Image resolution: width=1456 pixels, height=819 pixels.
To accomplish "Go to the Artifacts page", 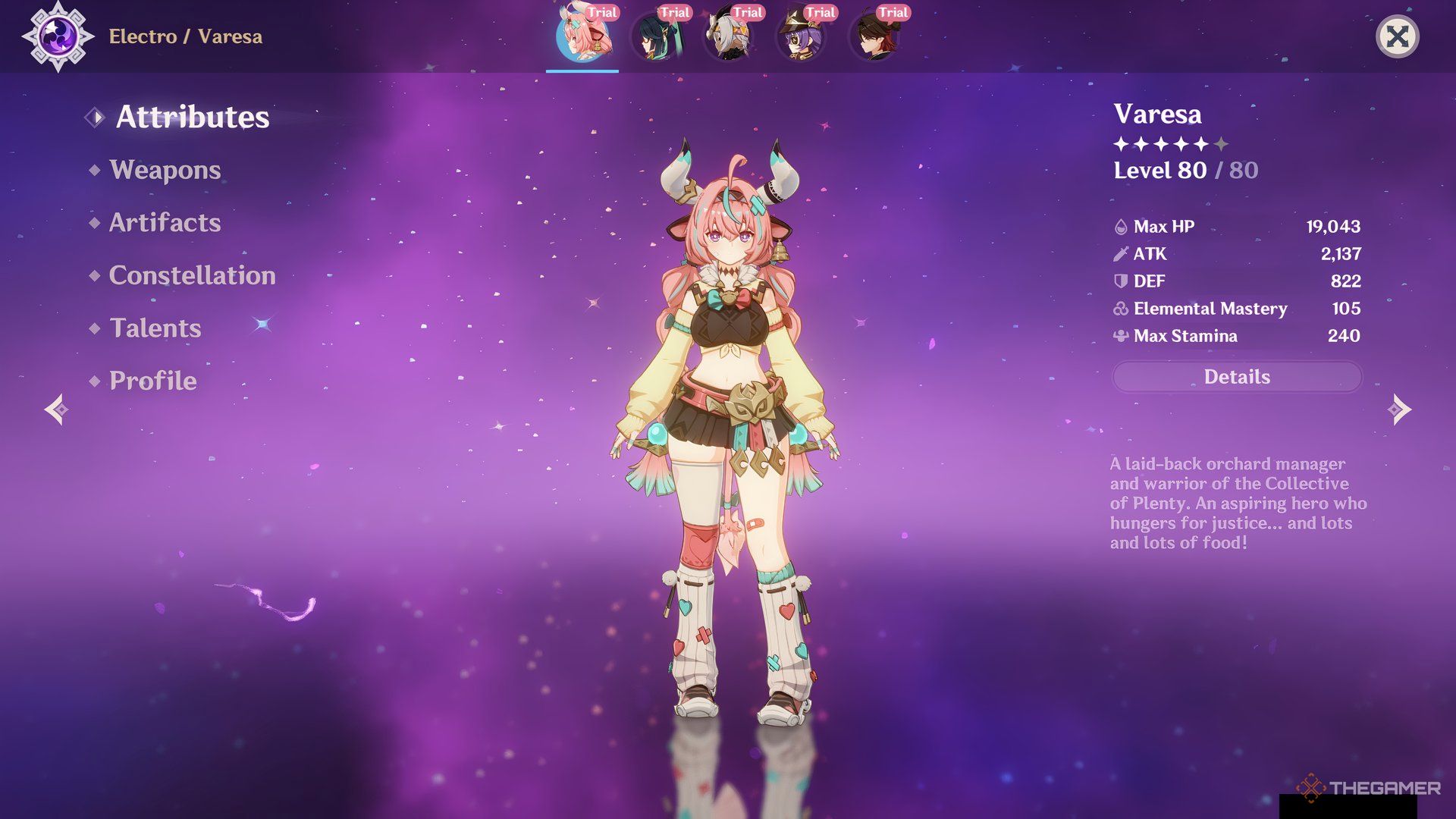I will pyautogui.click(x=165, y=223).
